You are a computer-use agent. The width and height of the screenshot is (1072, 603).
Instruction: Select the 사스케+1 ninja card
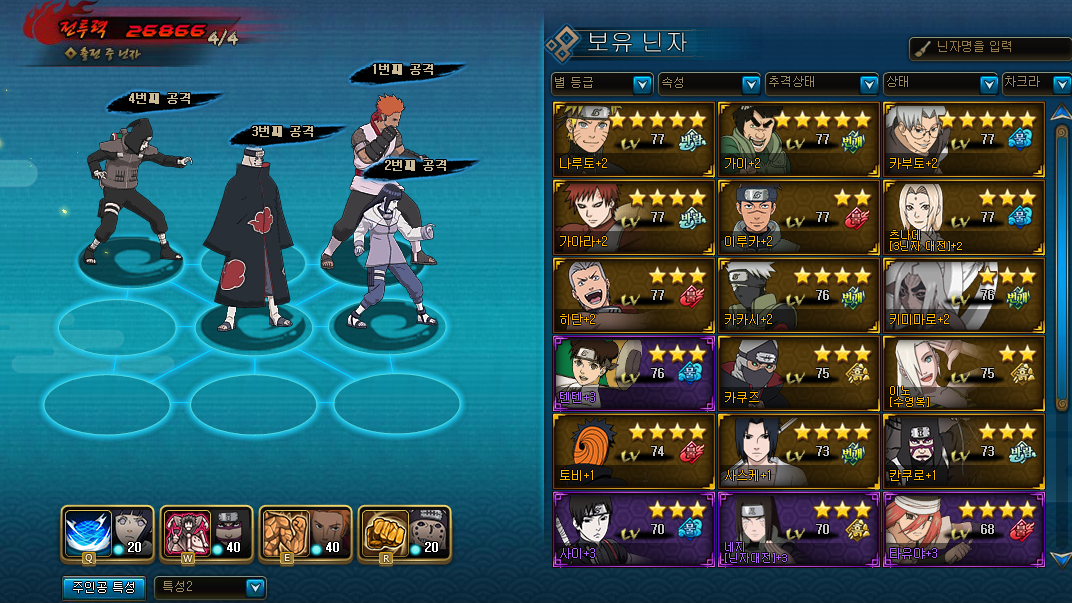click(798, 450)
